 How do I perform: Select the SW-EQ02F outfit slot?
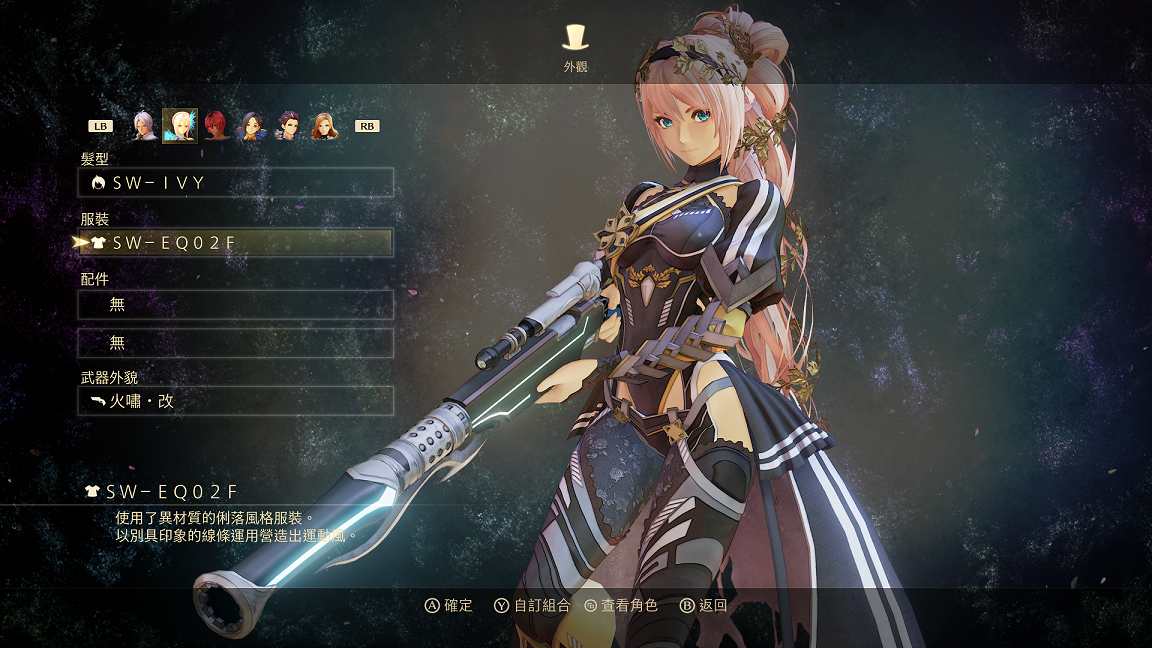pyautogui.click(x=236, y=243)
